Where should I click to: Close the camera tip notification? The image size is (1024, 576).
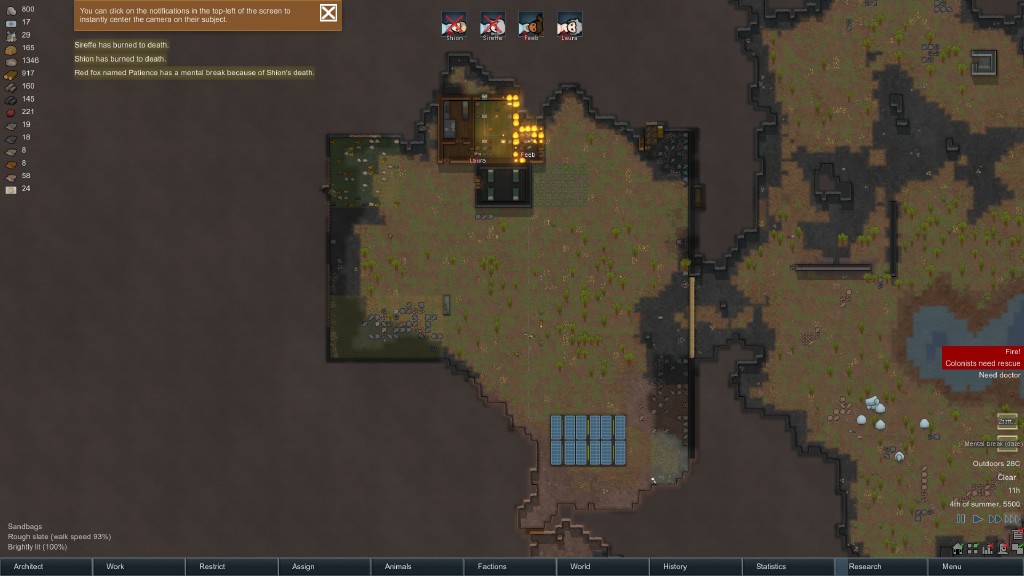pos(328,13)
